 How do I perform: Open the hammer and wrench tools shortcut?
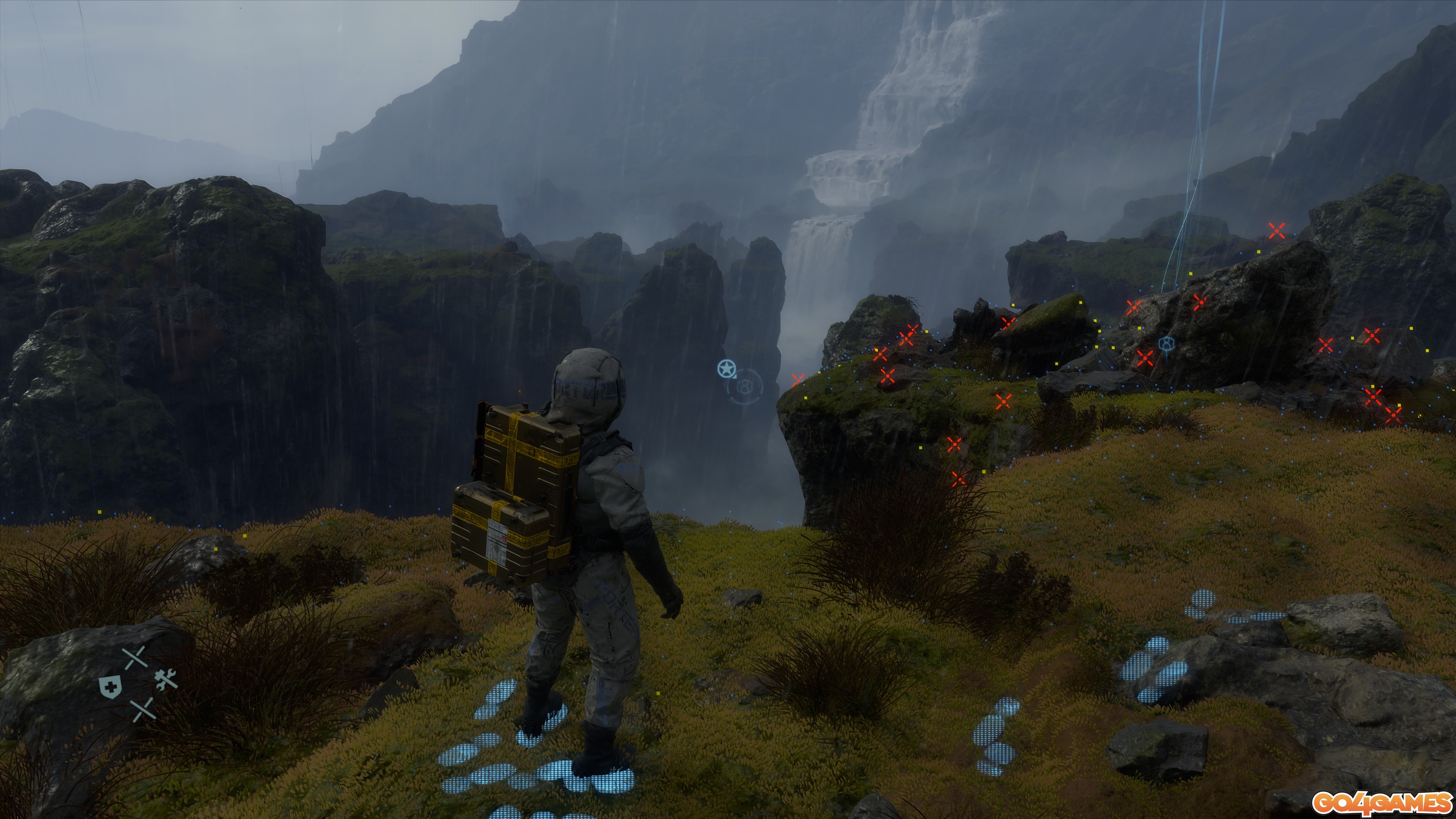click(166, 679)
